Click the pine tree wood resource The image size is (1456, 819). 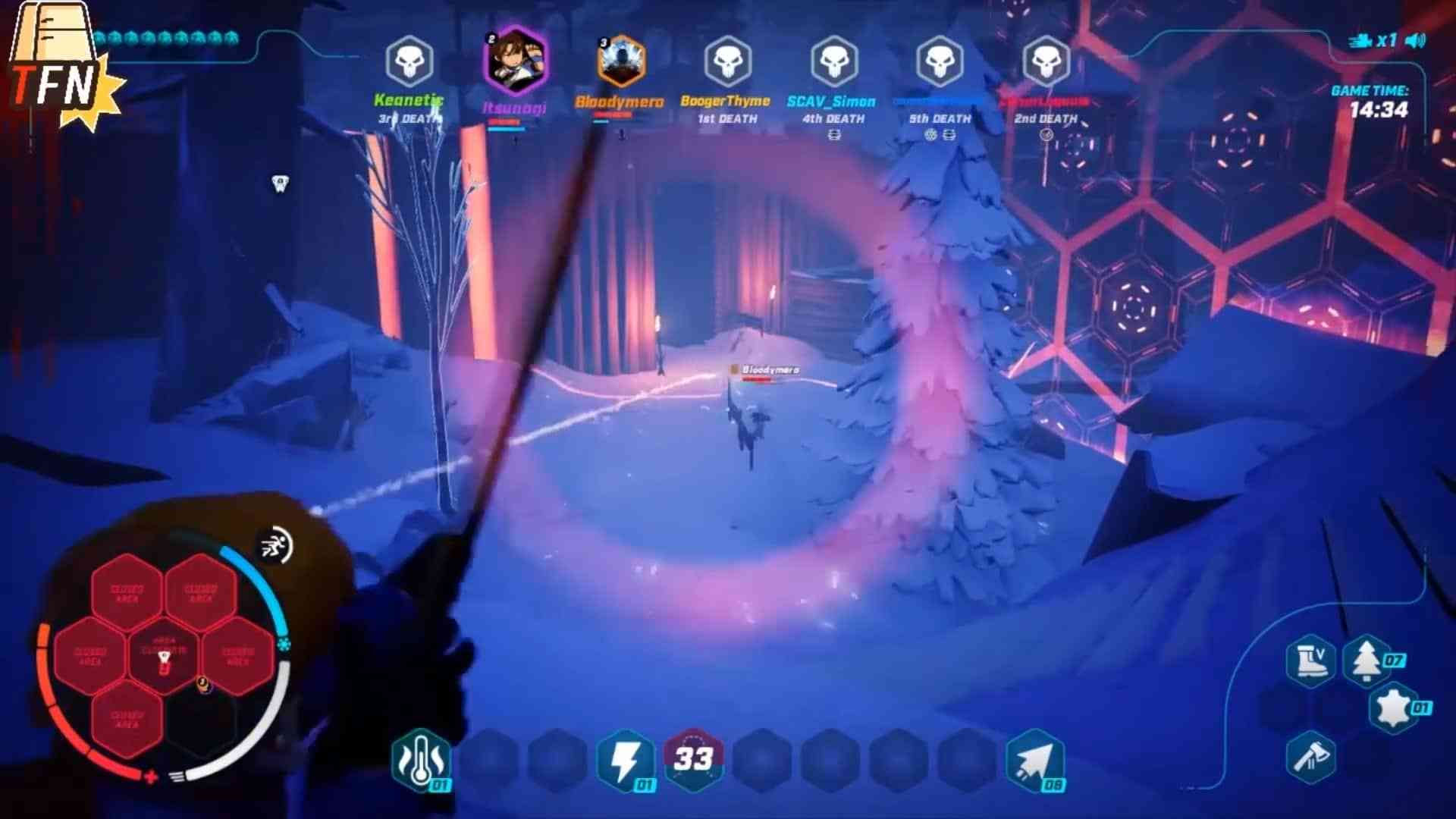(1367, 660)
